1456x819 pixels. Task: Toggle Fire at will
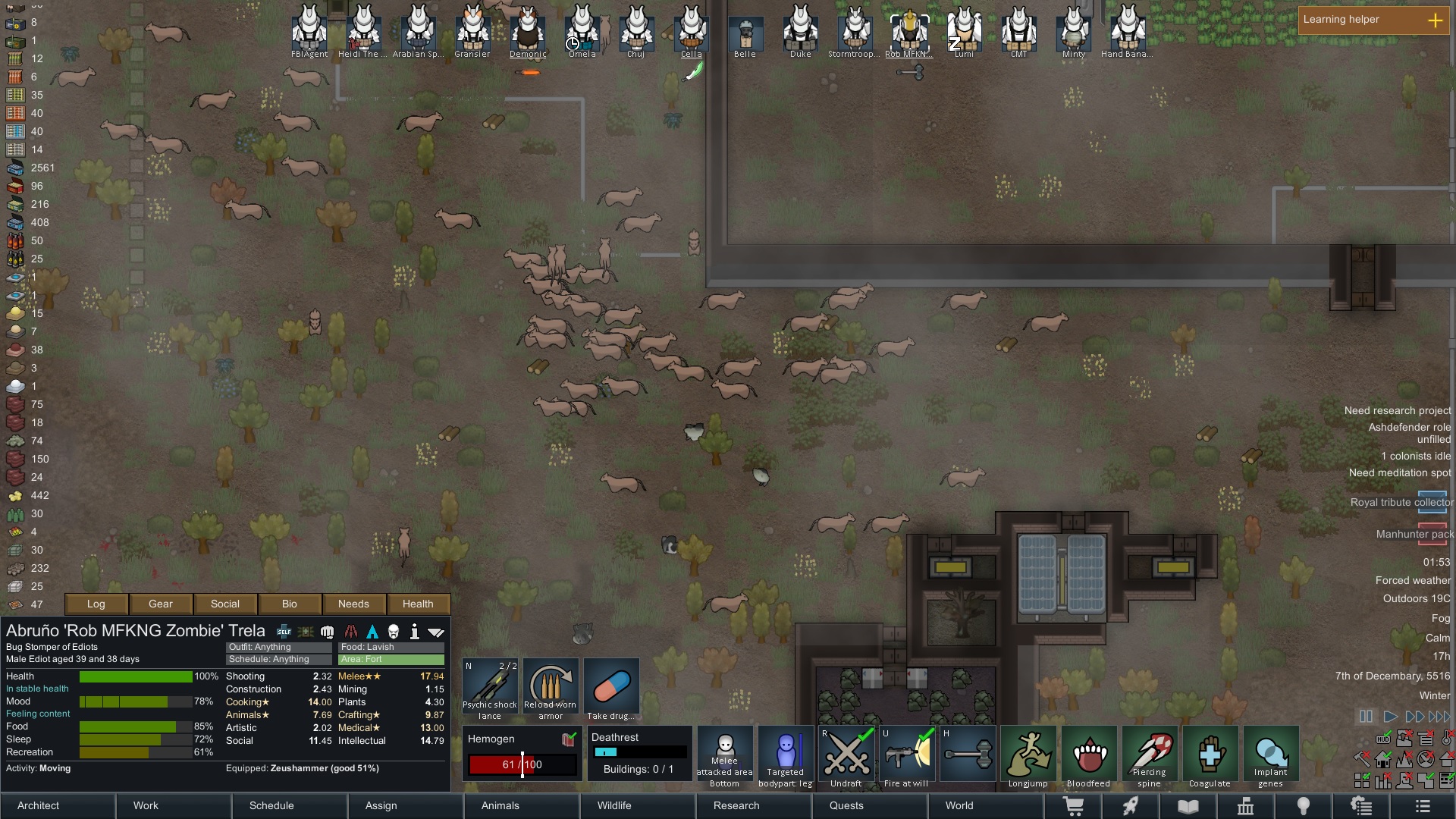click(x=907, y=755)
